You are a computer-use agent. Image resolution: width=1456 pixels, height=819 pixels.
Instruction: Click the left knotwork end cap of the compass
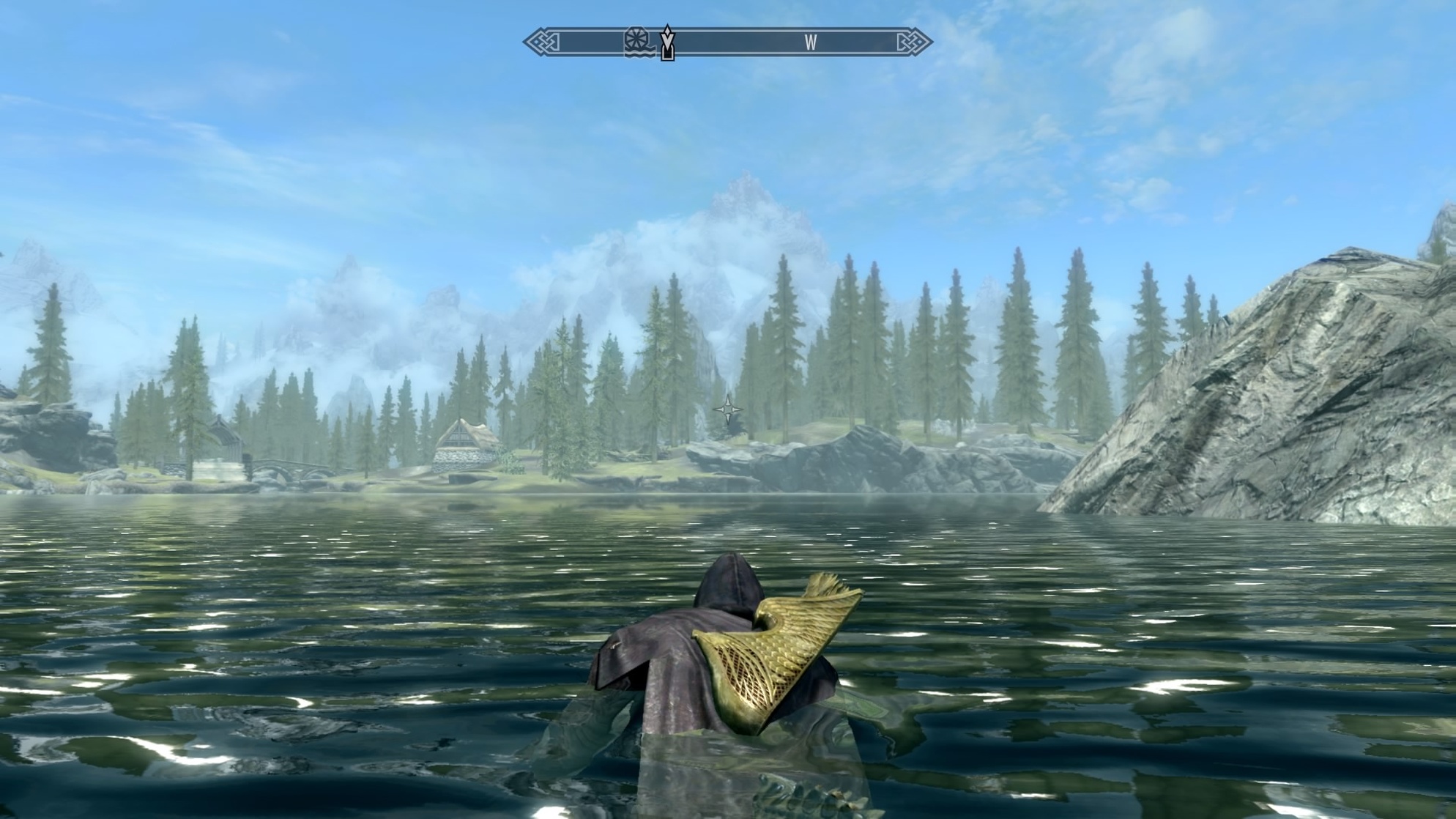542,42
